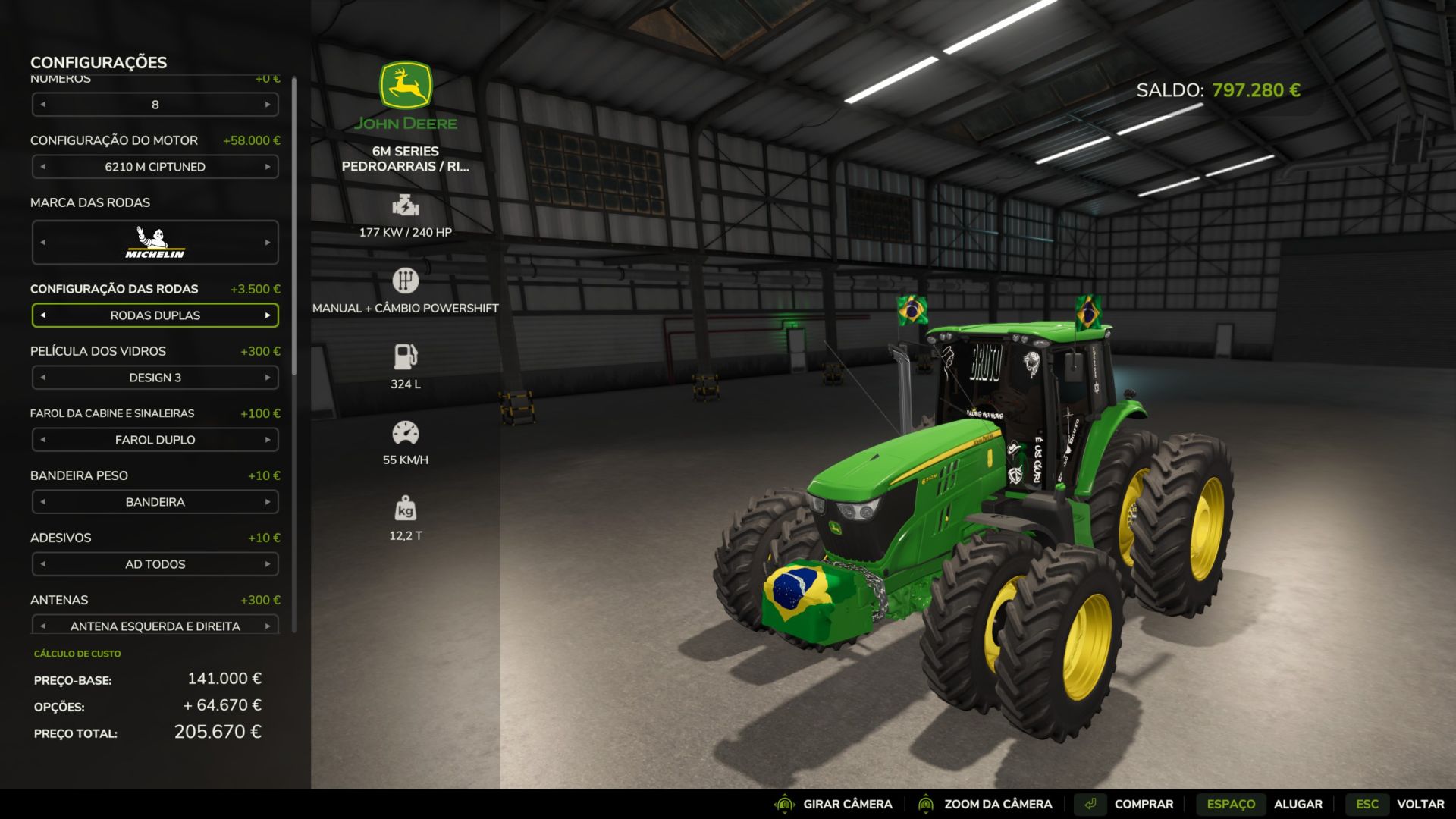This screenshot has height=819, width=1456.
Task: Switch wheel brand to next after Michelin
Action: 268,243
